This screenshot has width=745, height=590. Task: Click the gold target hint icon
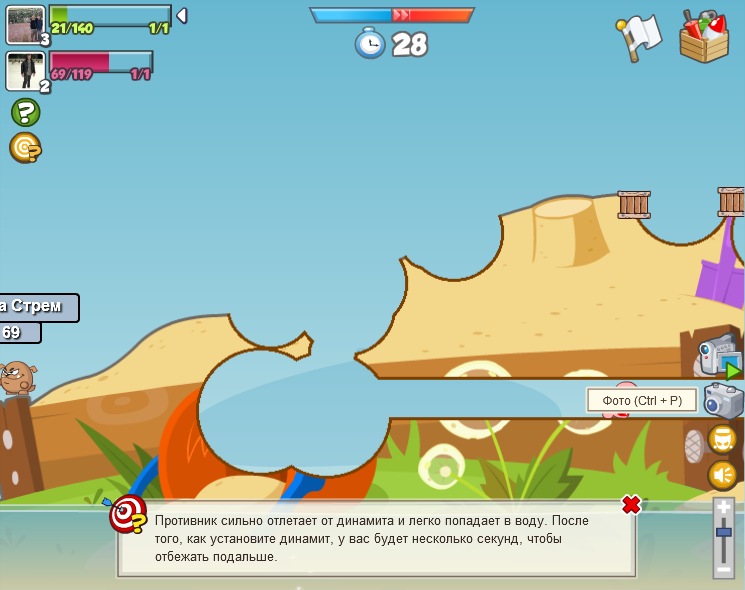(25, 148)
